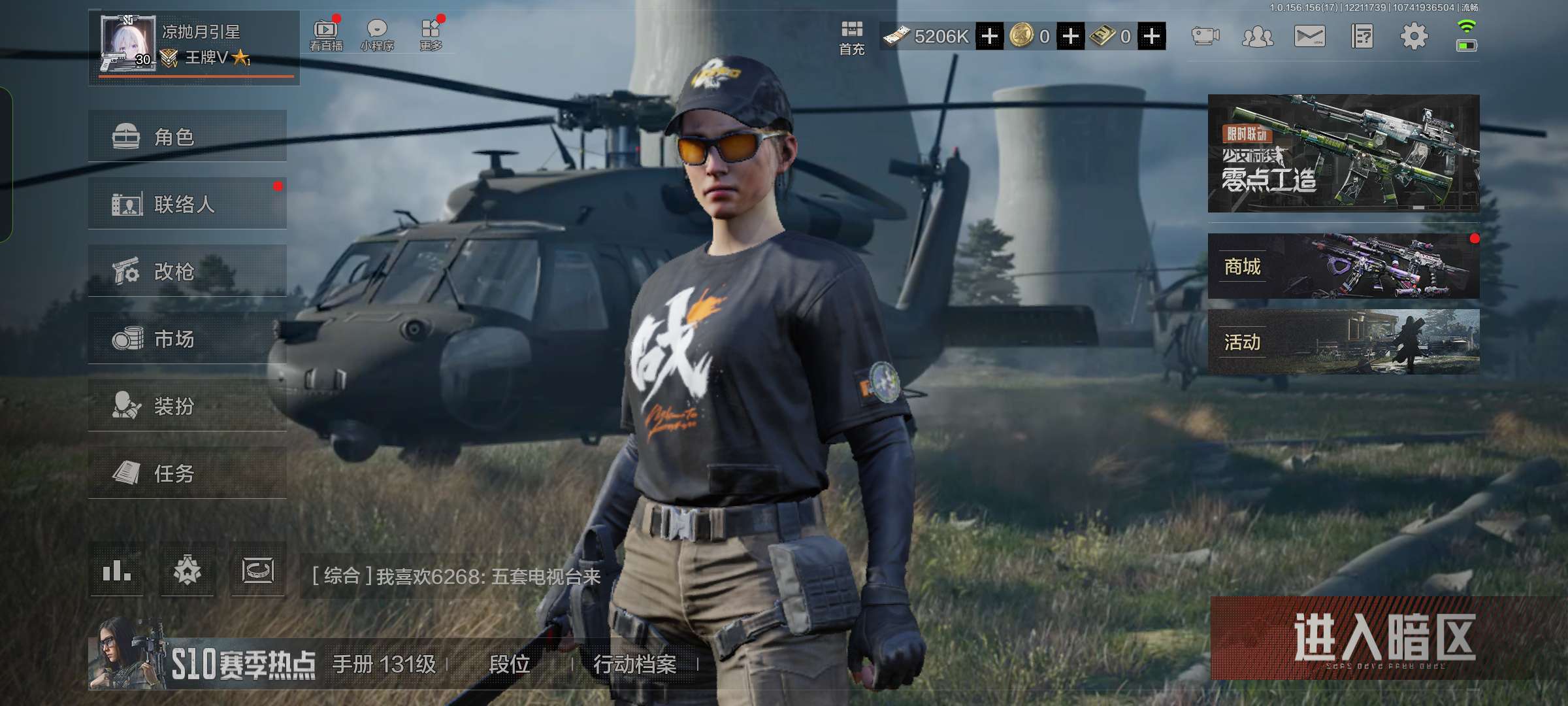Select the 装扮 outfit menu
The image size is (1568, 706).
[x=187, y=406]
